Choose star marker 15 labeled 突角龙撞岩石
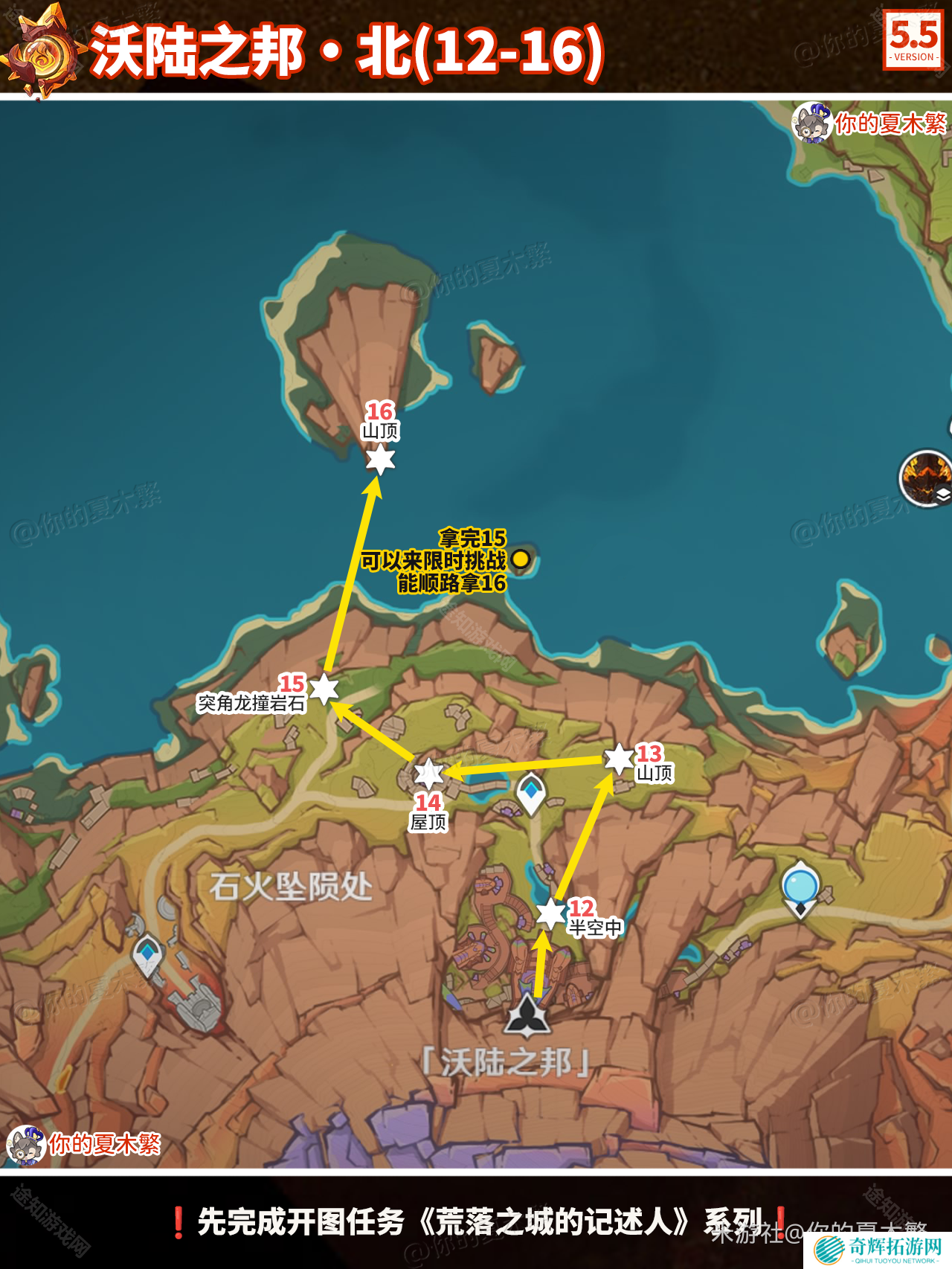This screenshot has width=952, height=1269. pos(324,689)
